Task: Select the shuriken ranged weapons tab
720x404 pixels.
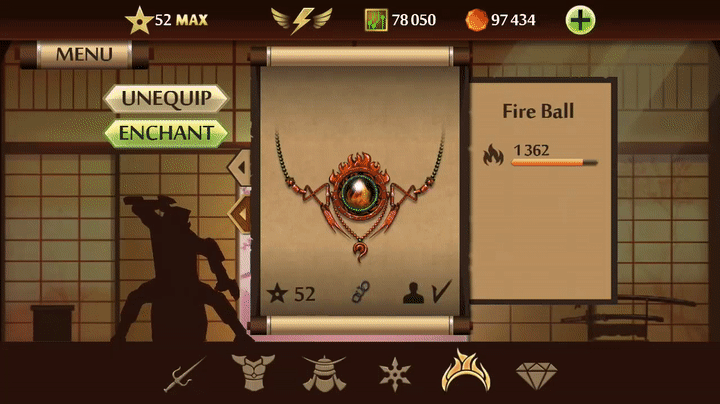Action: pyautogui.click(x=394, y=374)
